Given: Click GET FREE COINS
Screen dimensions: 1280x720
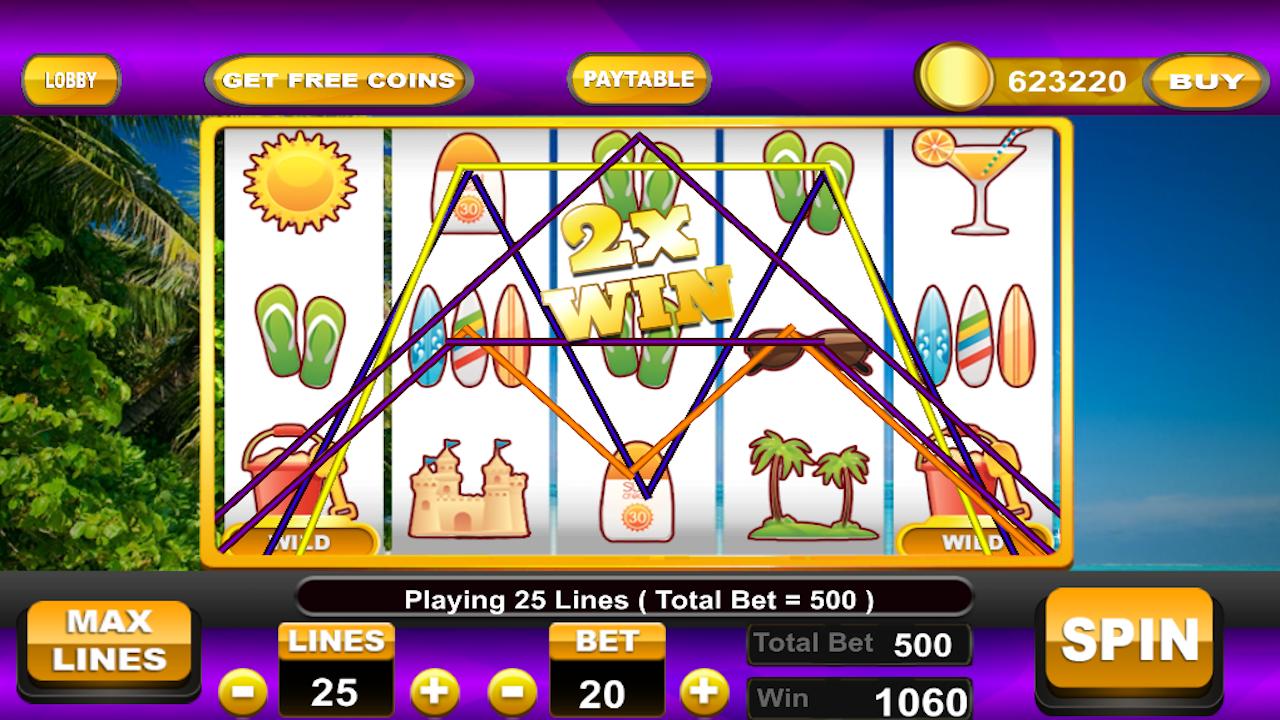Looking at the screenshot, I should [337, 78].
